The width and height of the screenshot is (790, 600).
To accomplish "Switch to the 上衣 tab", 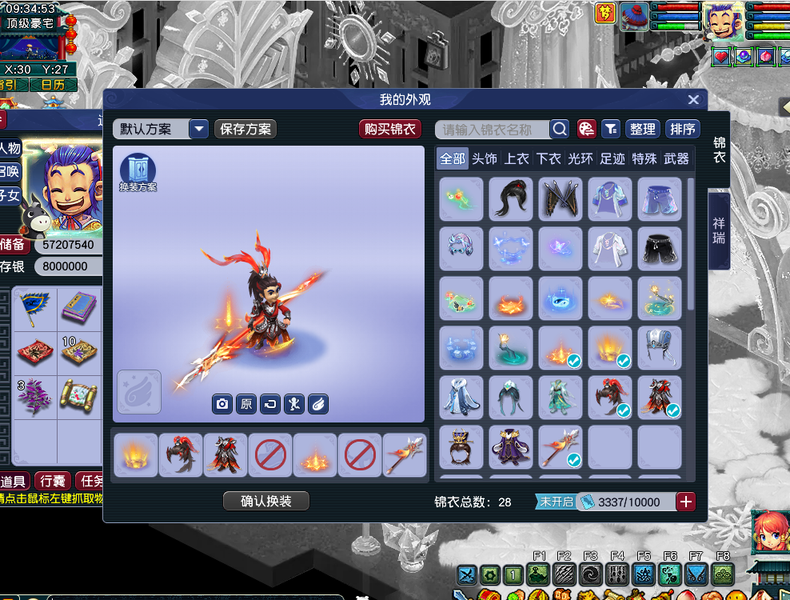I will click(x=517, y=159).
